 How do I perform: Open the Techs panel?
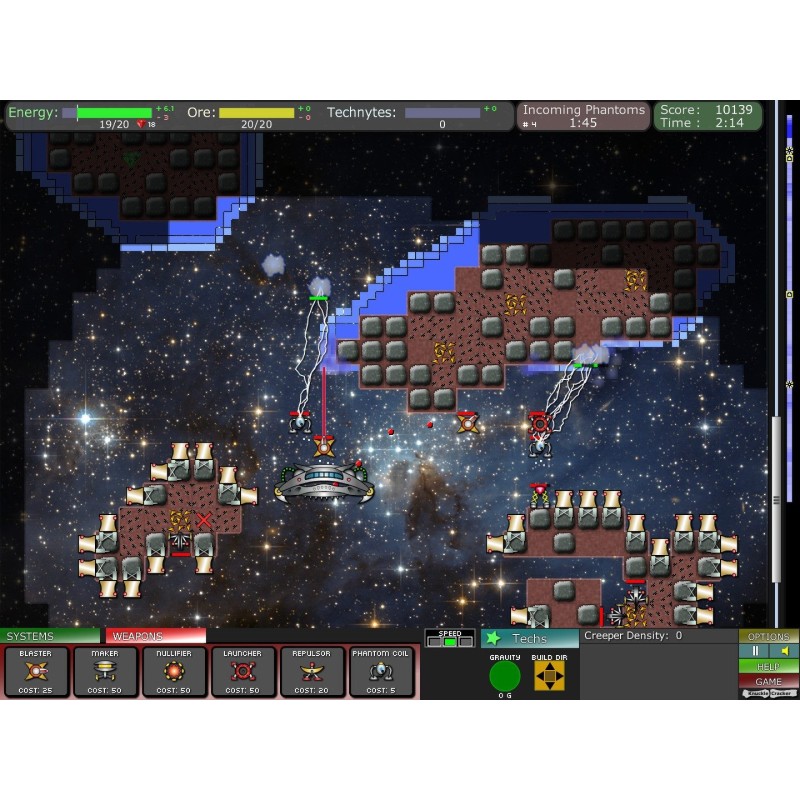click(x=529, y=638)
